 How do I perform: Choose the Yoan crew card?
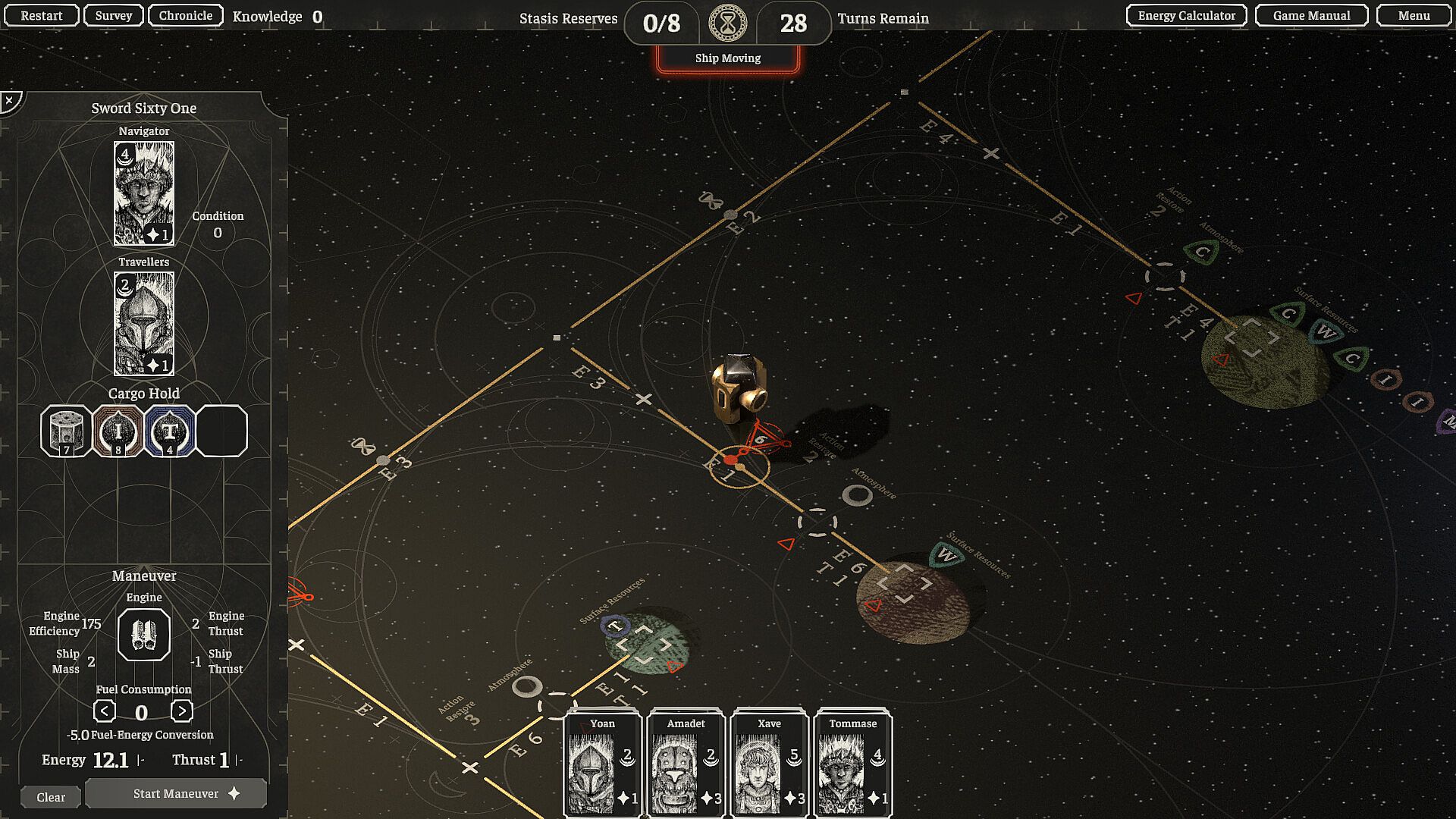coord(603,763)
